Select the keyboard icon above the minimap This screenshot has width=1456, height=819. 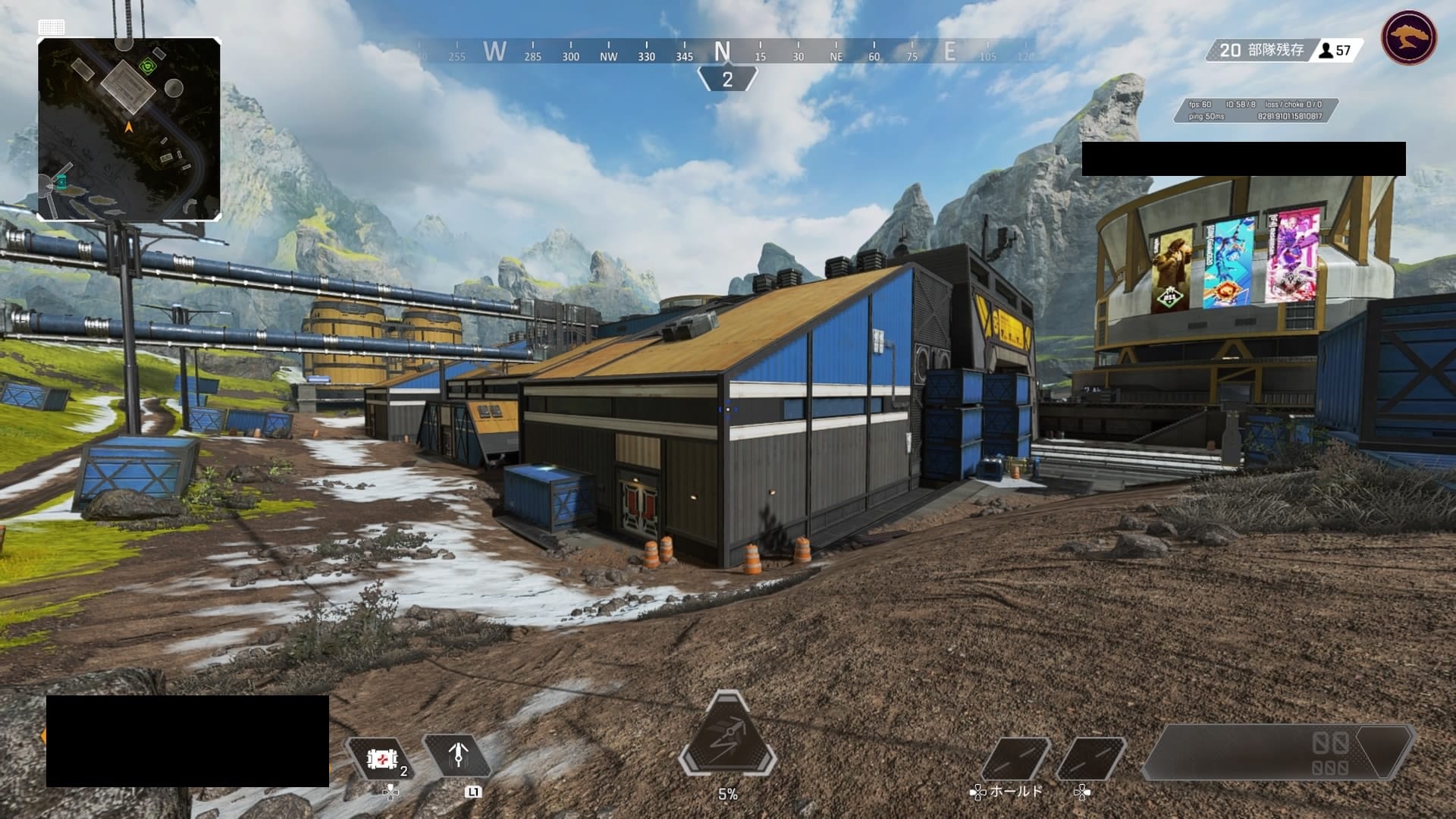(52, 27)
